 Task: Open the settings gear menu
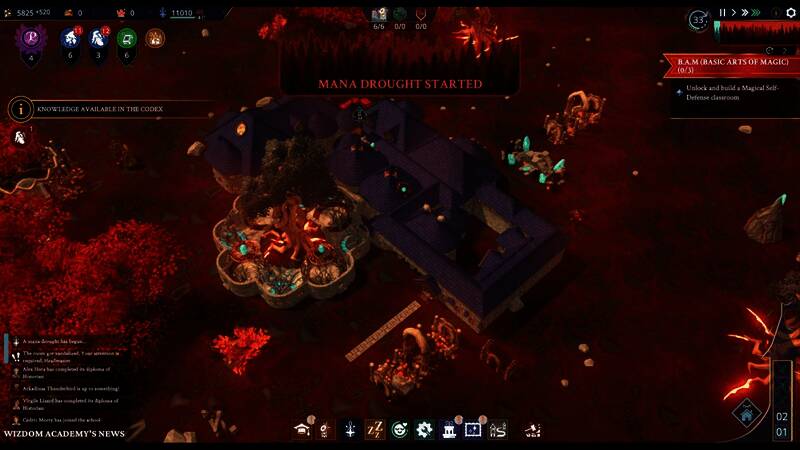pyautogui.click(x=790, y=13)
